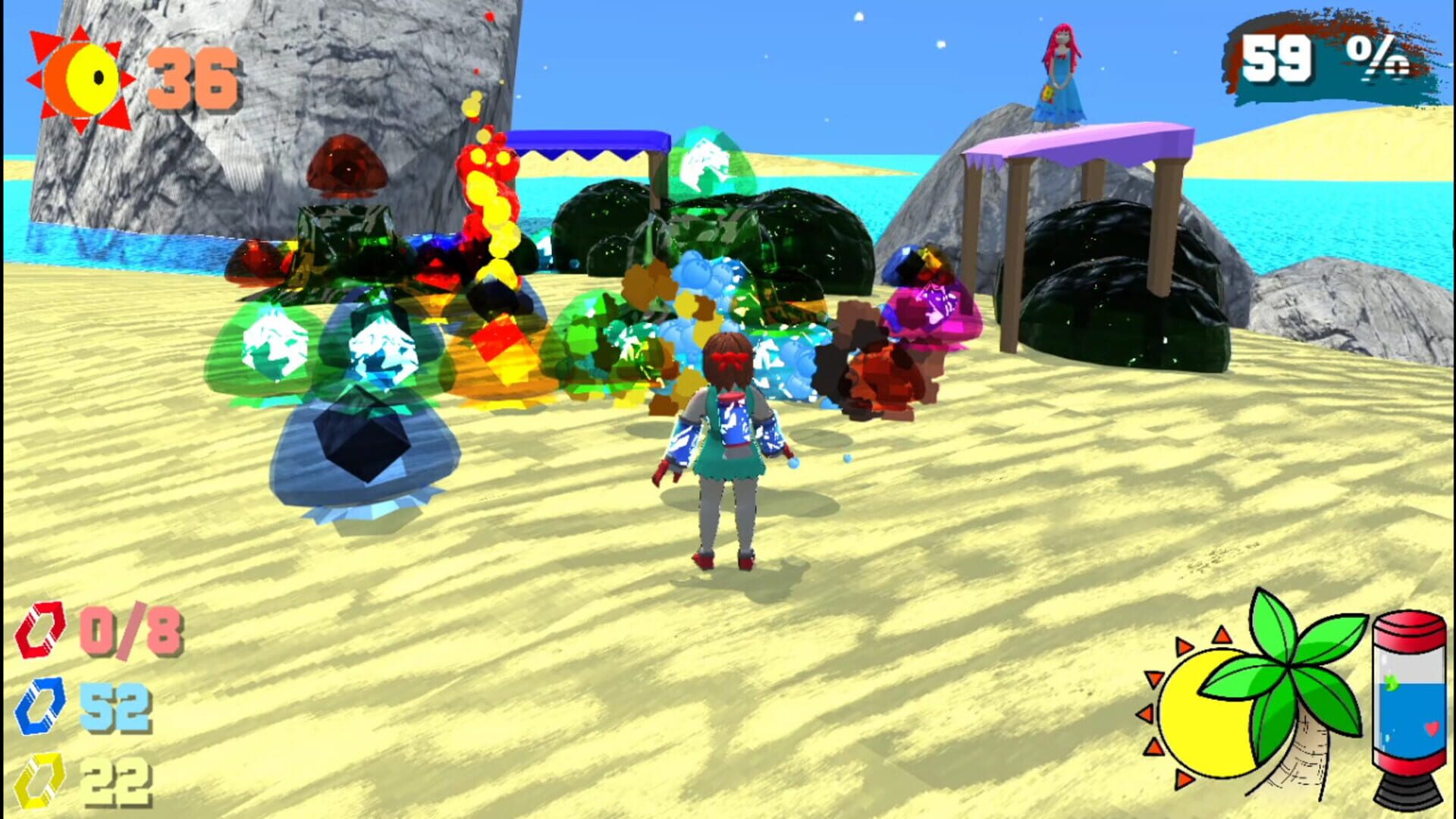Select the mermaid character on the purple table
Viewport: 1456px width, 819px height.
click(1062, 68)
